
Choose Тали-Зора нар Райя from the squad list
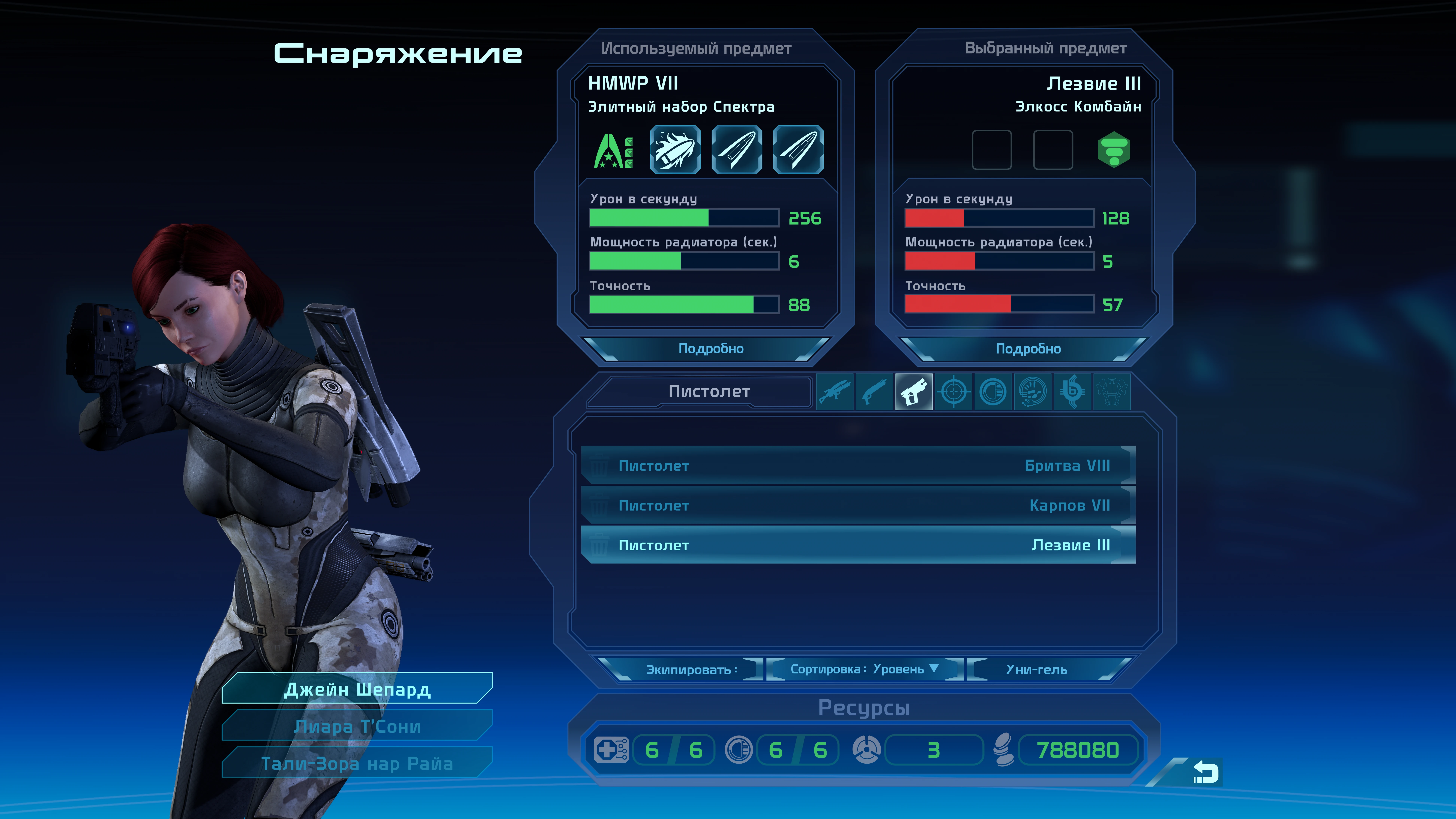[357, 764]
